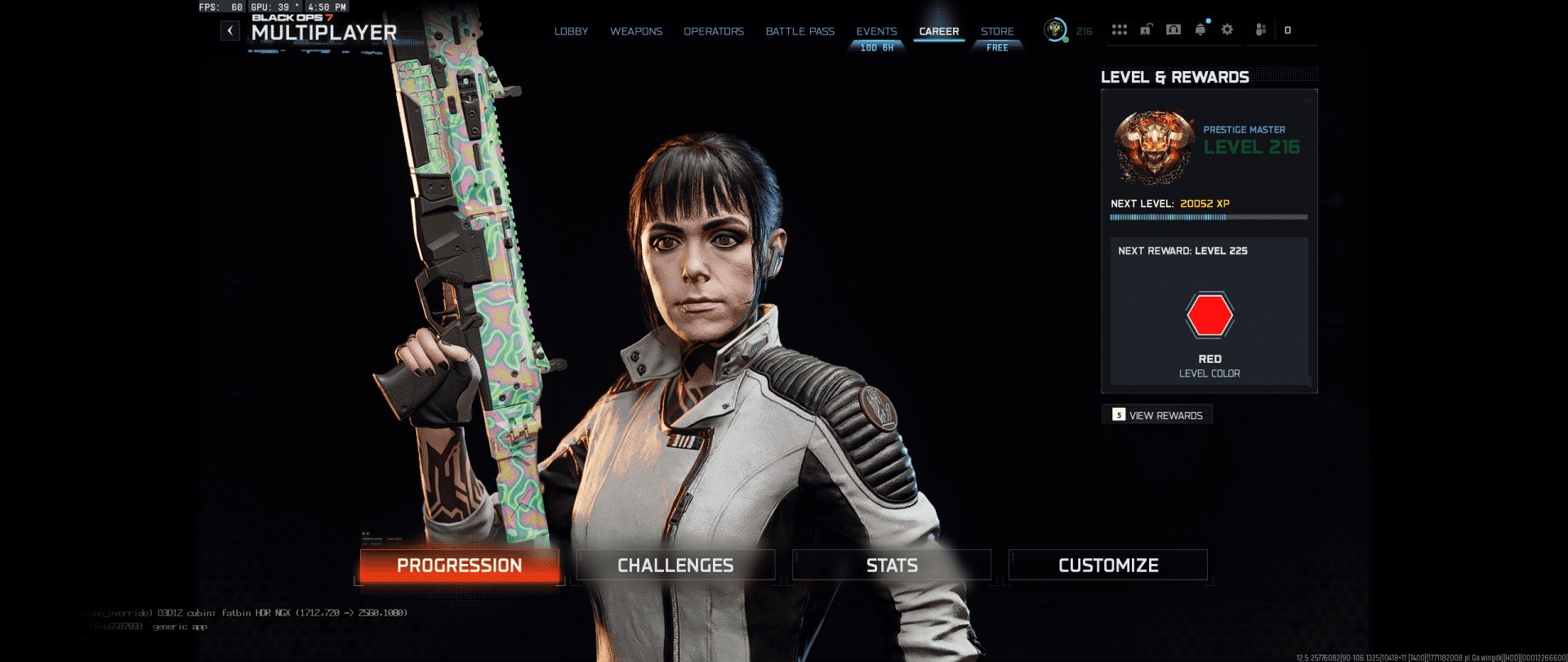
Task: Open the six-dot grid menu
Action: (1119, 30)
